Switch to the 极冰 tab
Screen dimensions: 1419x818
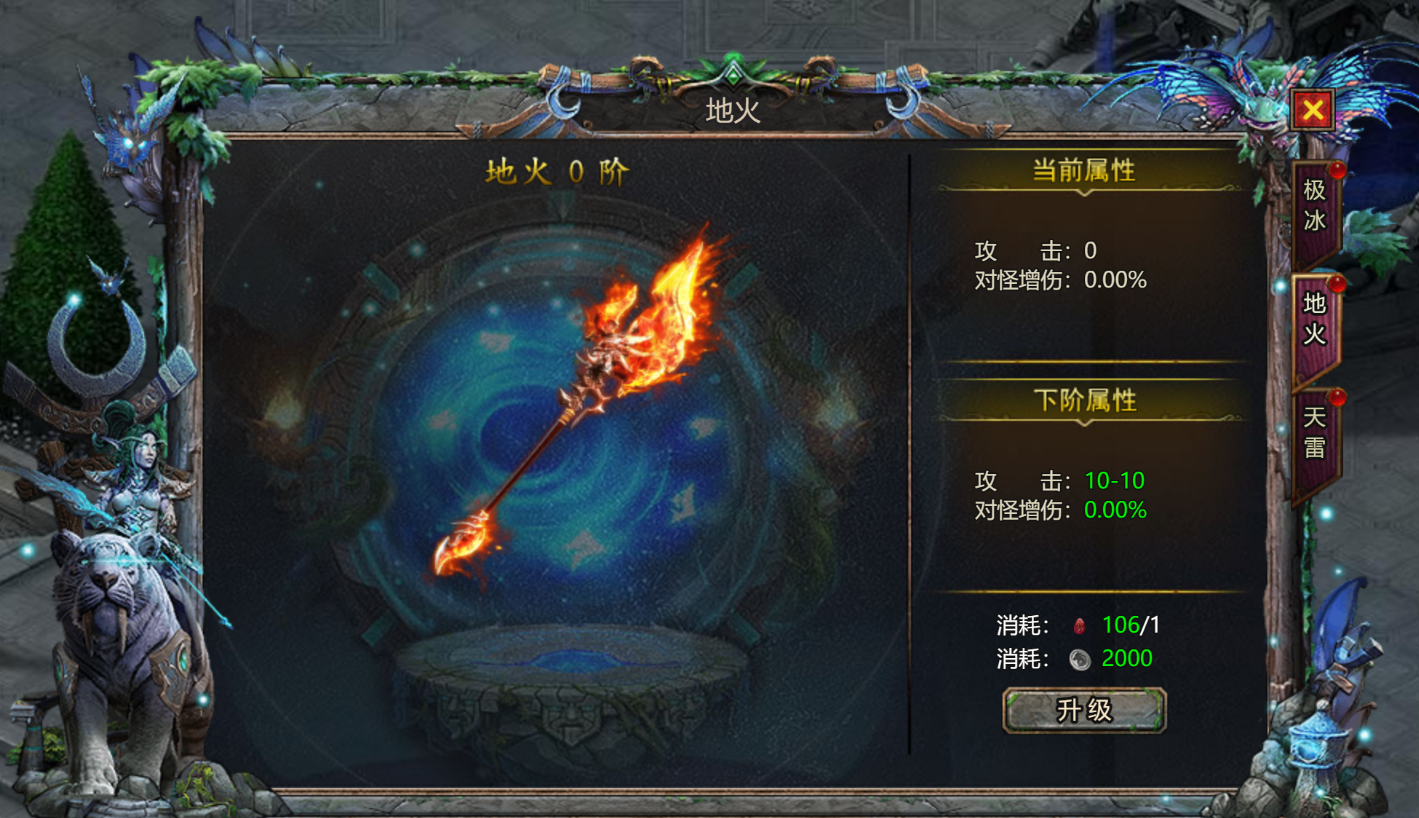1314,206
